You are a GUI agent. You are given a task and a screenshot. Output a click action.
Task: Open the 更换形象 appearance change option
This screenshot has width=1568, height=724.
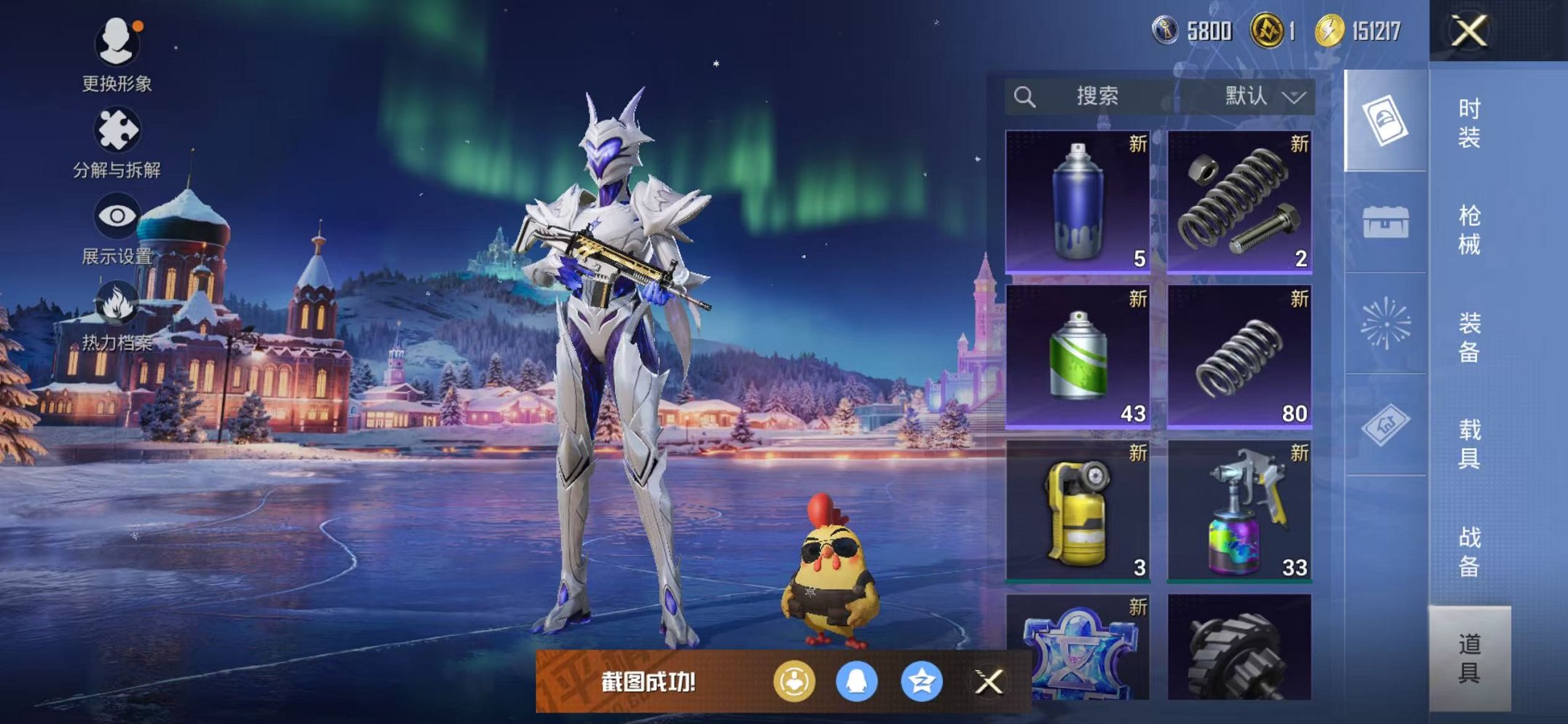[x=117, y=55]
